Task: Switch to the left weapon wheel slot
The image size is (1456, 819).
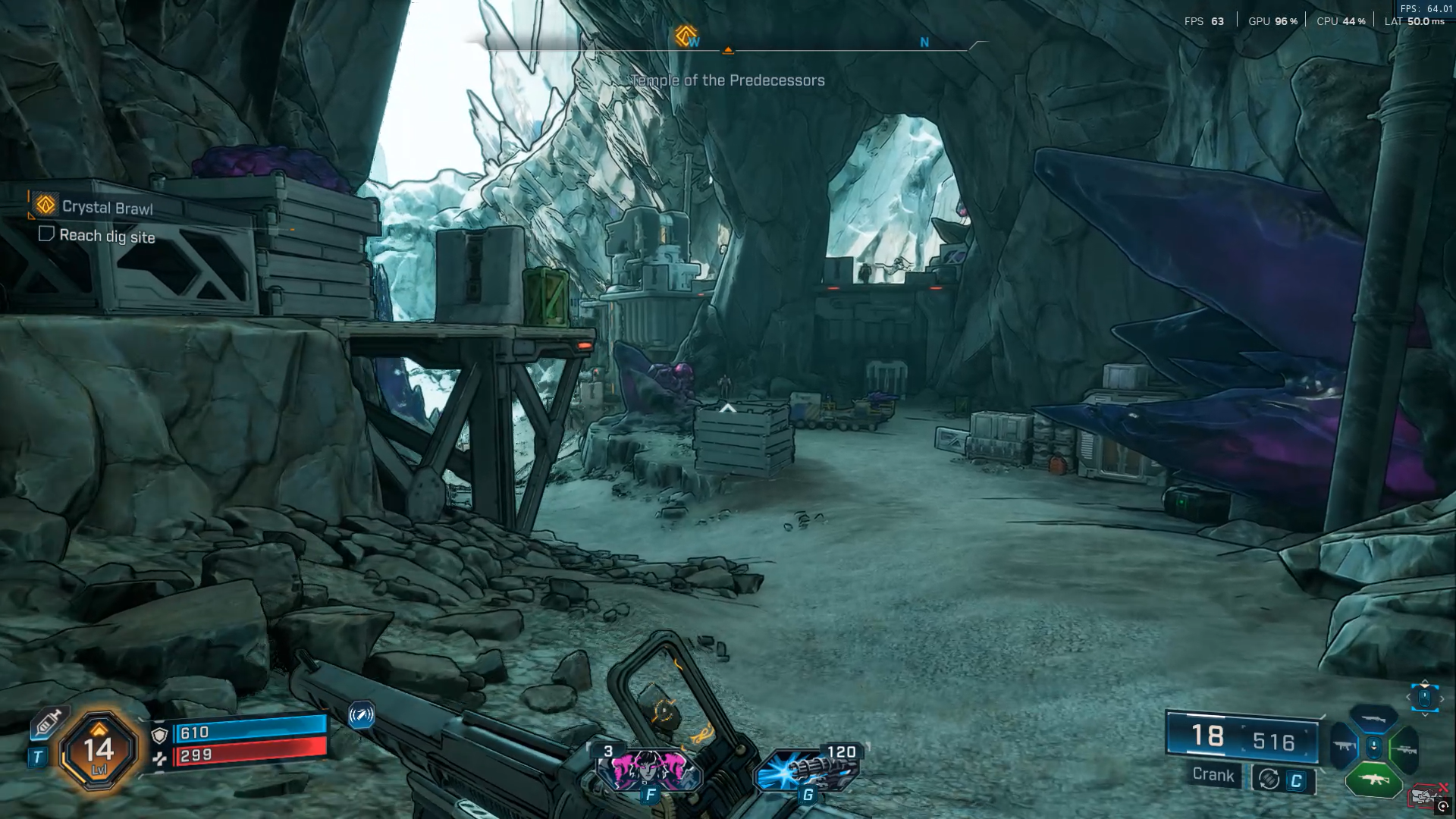Action: 1343,747
